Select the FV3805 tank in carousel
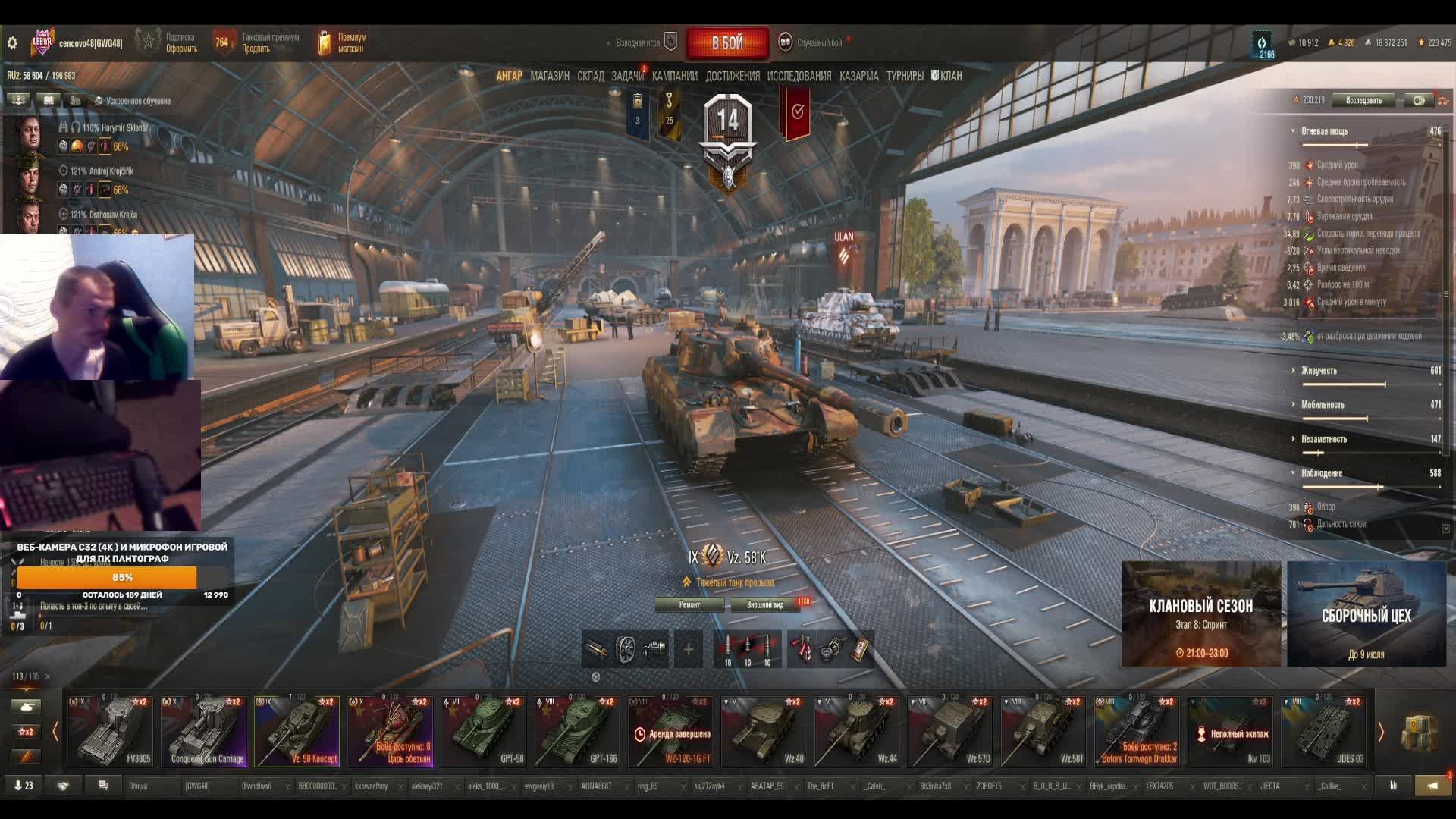This screenshot has height=819, width=1456. (x=111, y=731)
